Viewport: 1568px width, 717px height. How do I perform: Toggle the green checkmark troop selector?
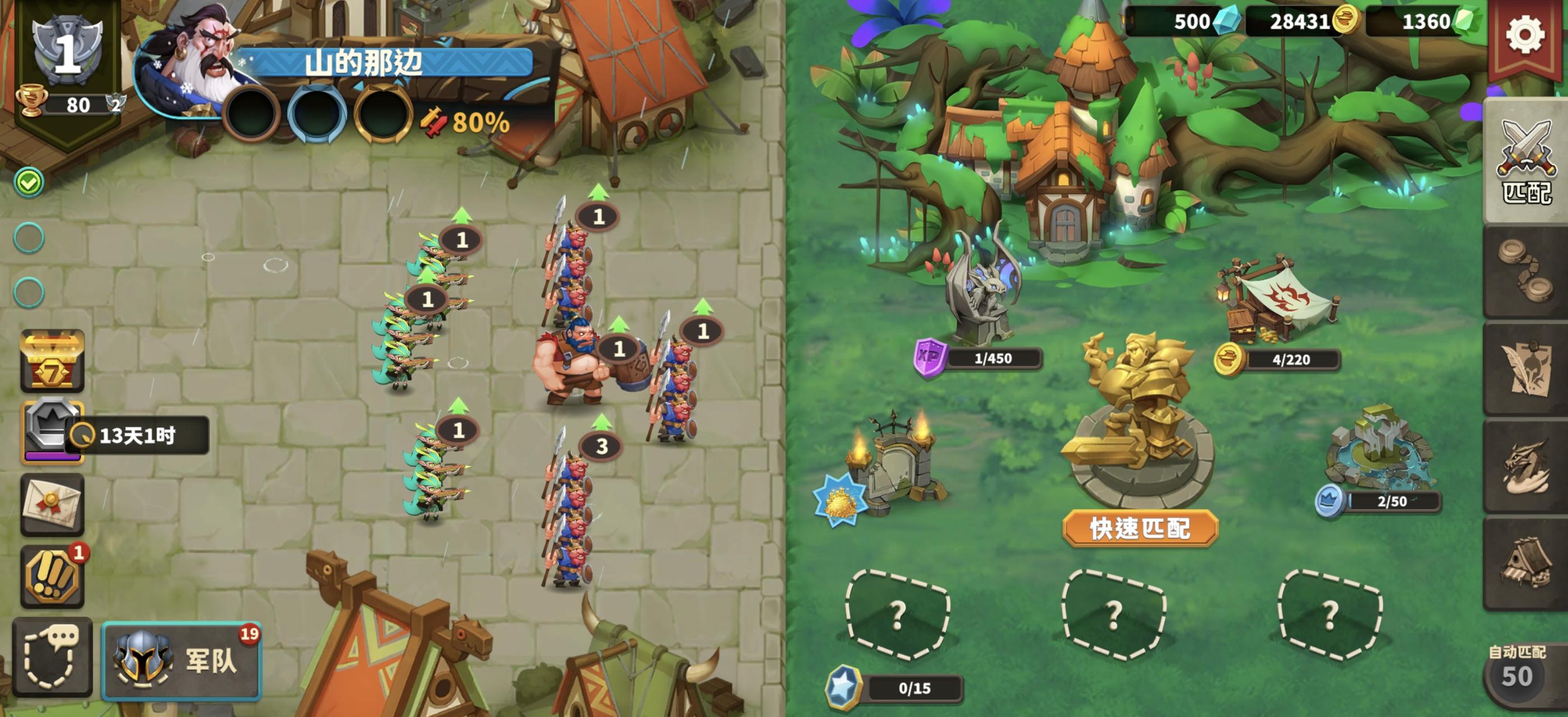28,181
